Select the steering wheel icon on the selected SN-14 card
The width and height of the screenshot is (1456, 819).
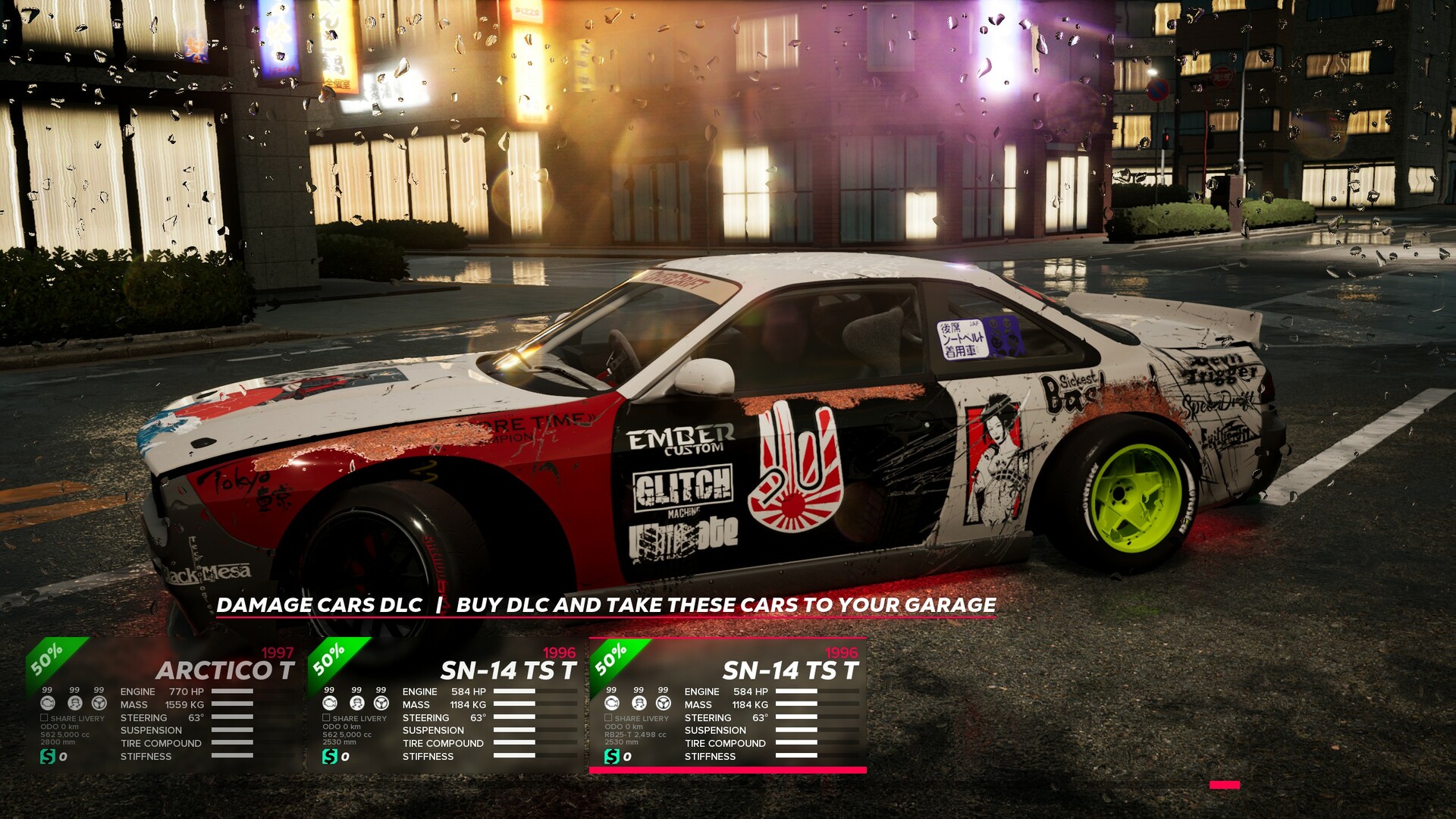[x=662, y=702]
